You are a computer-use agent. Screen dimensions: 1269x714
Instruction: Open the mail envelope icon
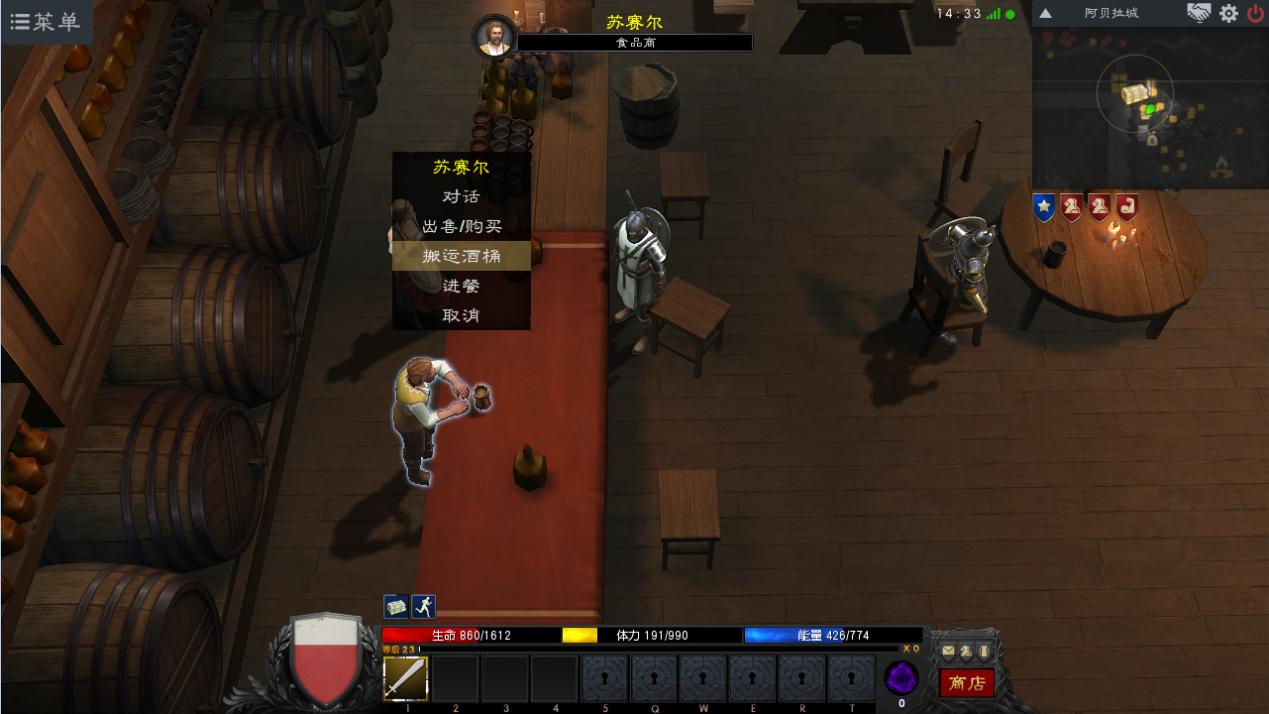pos(948,651)
